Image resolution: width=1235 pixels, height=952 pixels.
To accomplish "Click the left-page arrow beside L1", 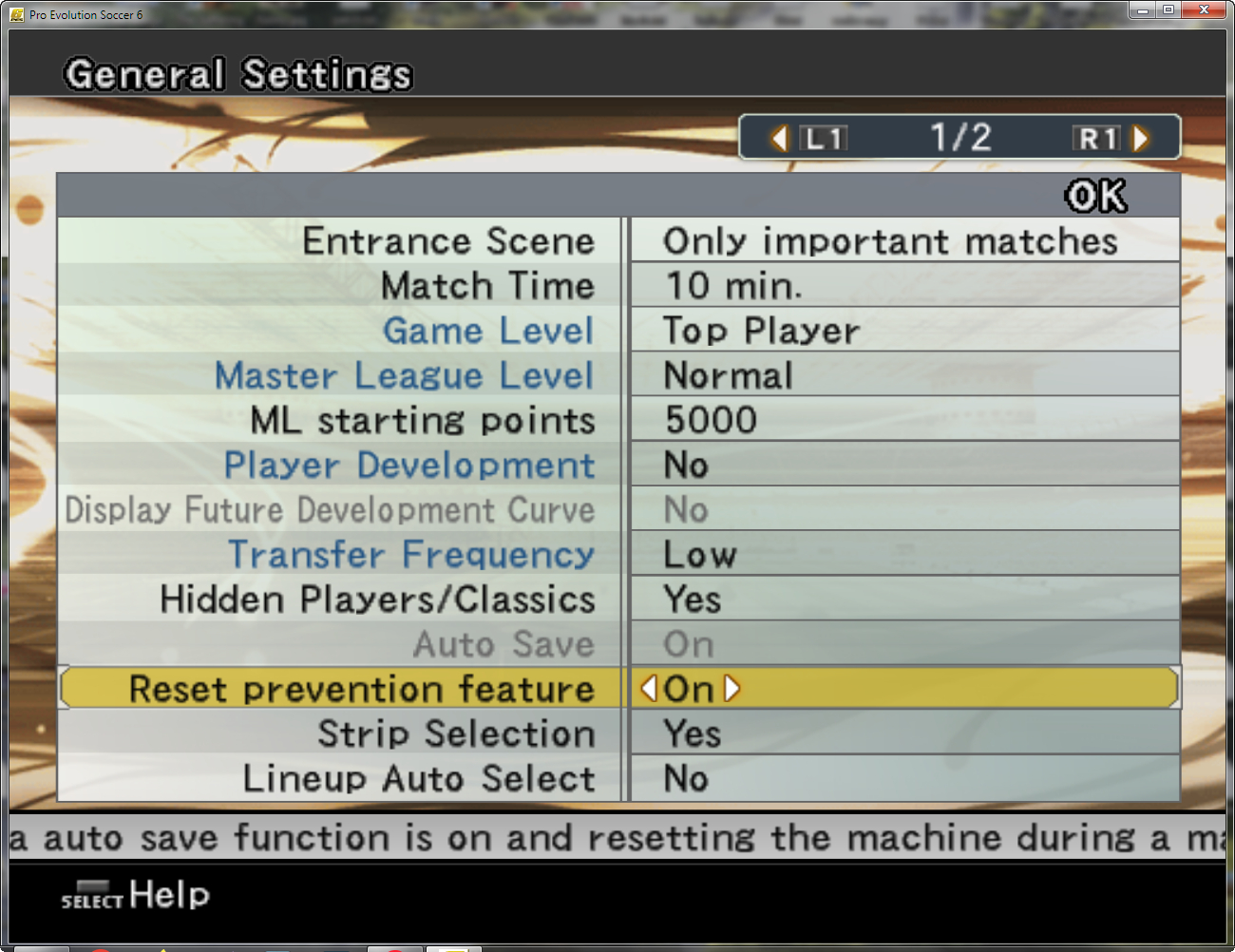I will pyautogui.click(x=778, y=138).
